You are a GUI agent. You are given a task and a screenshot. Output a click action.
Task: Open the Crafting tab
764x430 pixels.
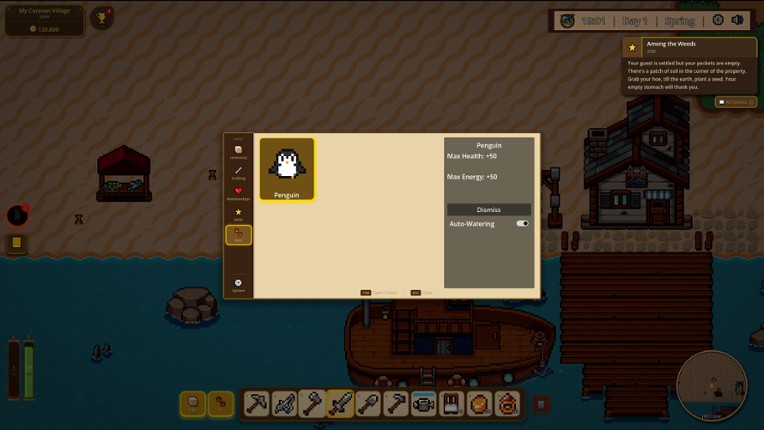(x=238, y=172)
